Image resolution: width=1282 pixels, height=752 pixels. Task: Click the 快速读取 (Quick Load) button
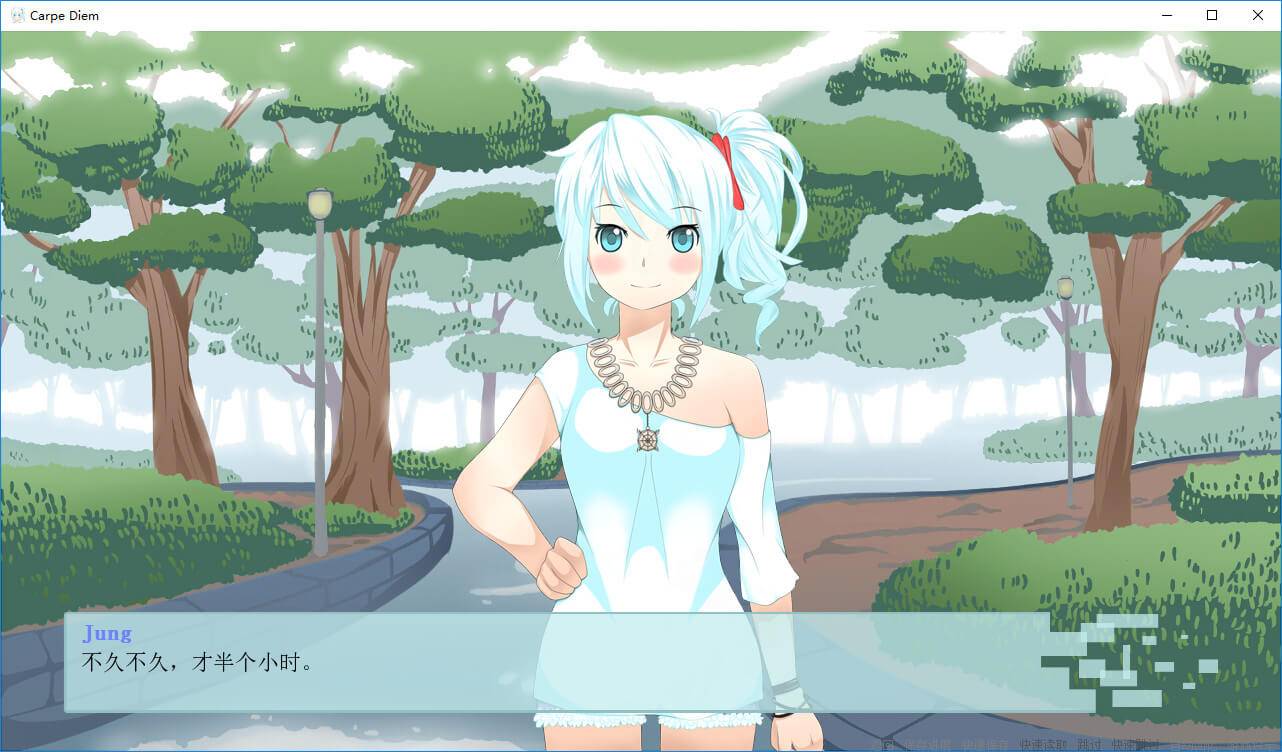tap(1043, 745)
